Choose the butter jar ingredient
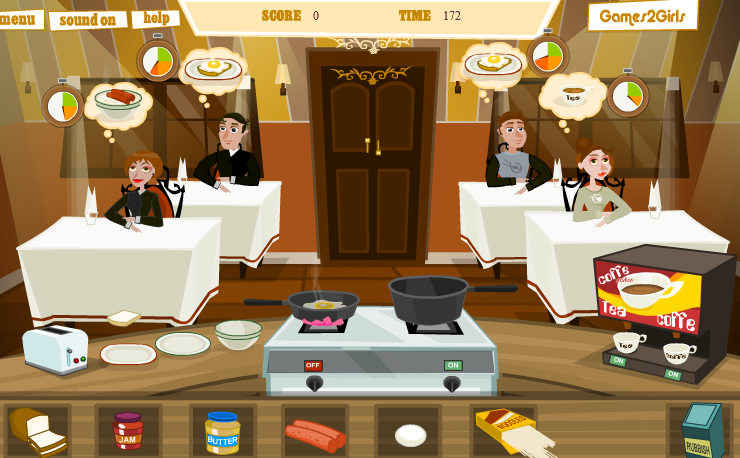 point(222,431)
